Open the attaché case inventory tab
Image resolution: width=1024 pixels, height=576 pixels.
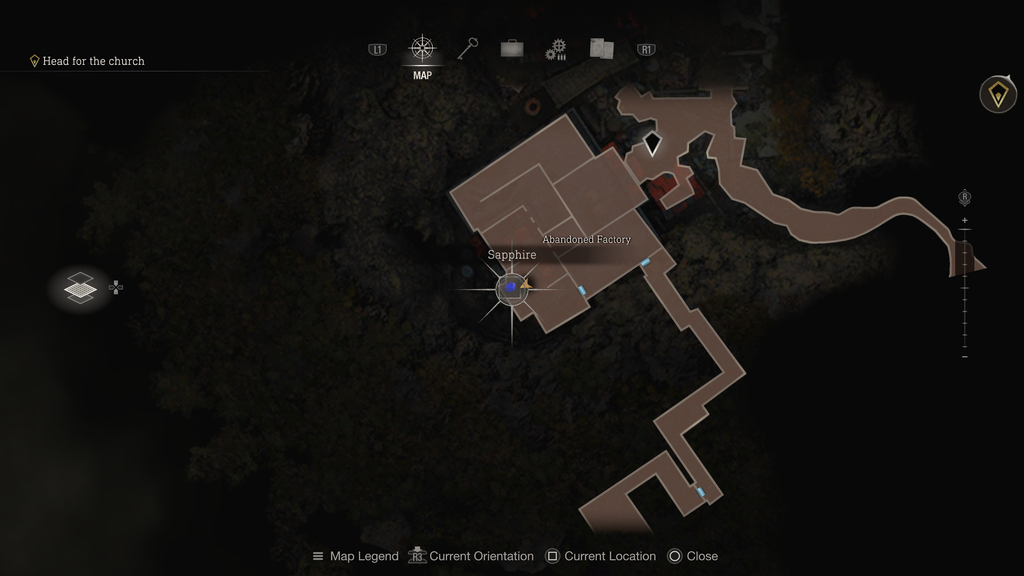pyautogui.click(x=512, y=49)
